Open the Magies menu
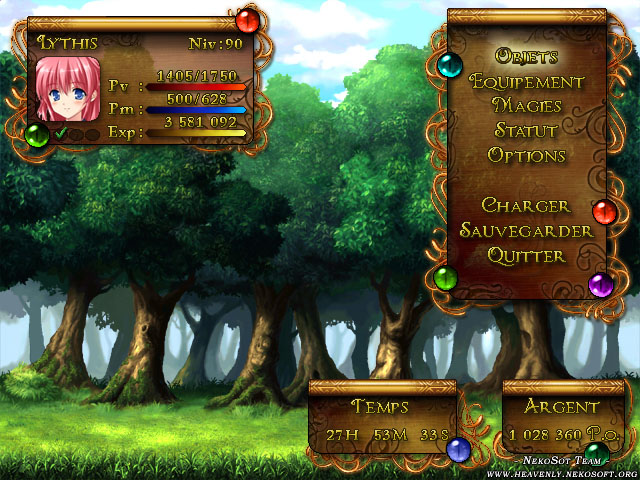Screen dimensions: 640x480 (526, 106)
